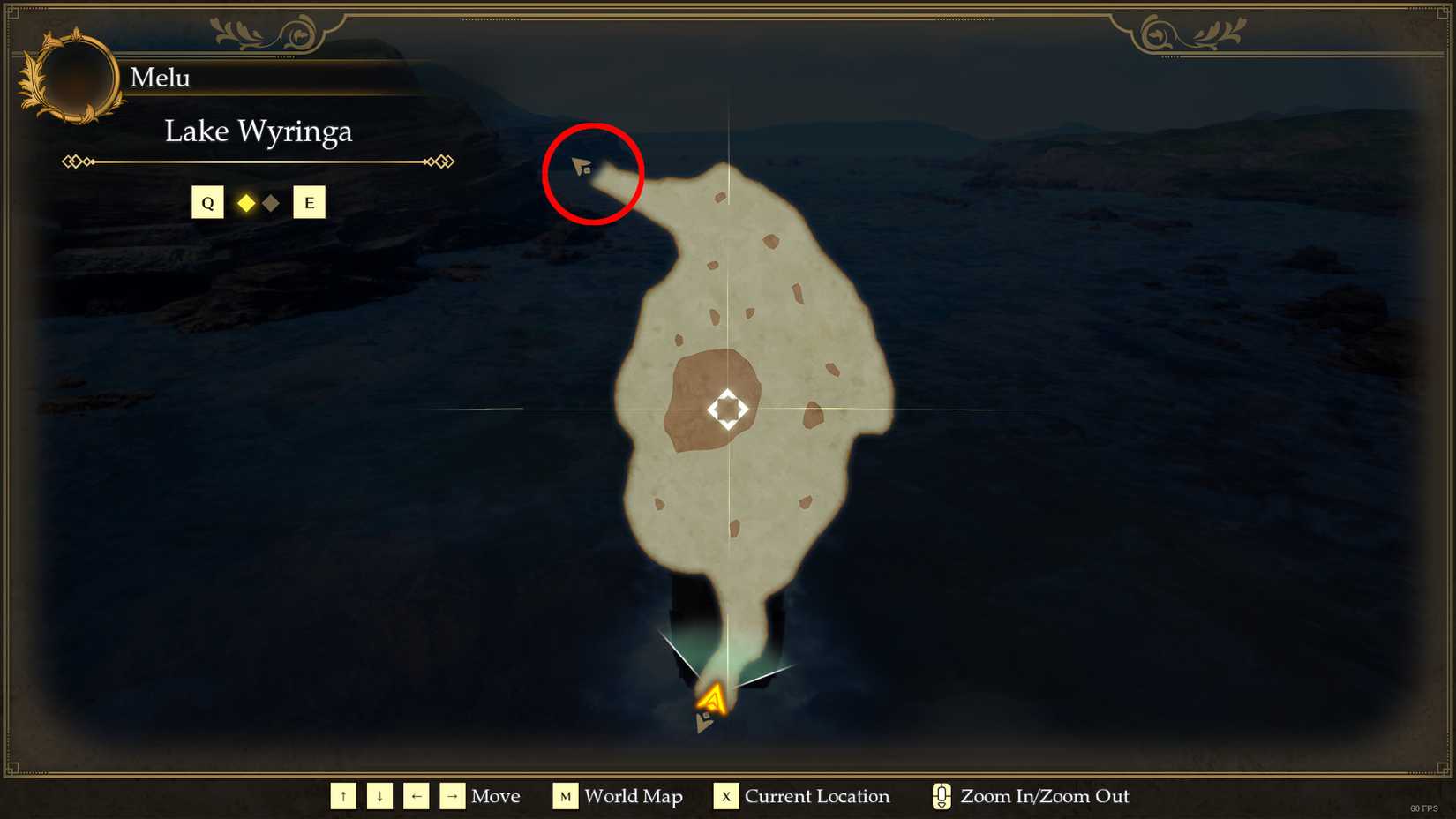Click the down arrow Move key icon

379,795
